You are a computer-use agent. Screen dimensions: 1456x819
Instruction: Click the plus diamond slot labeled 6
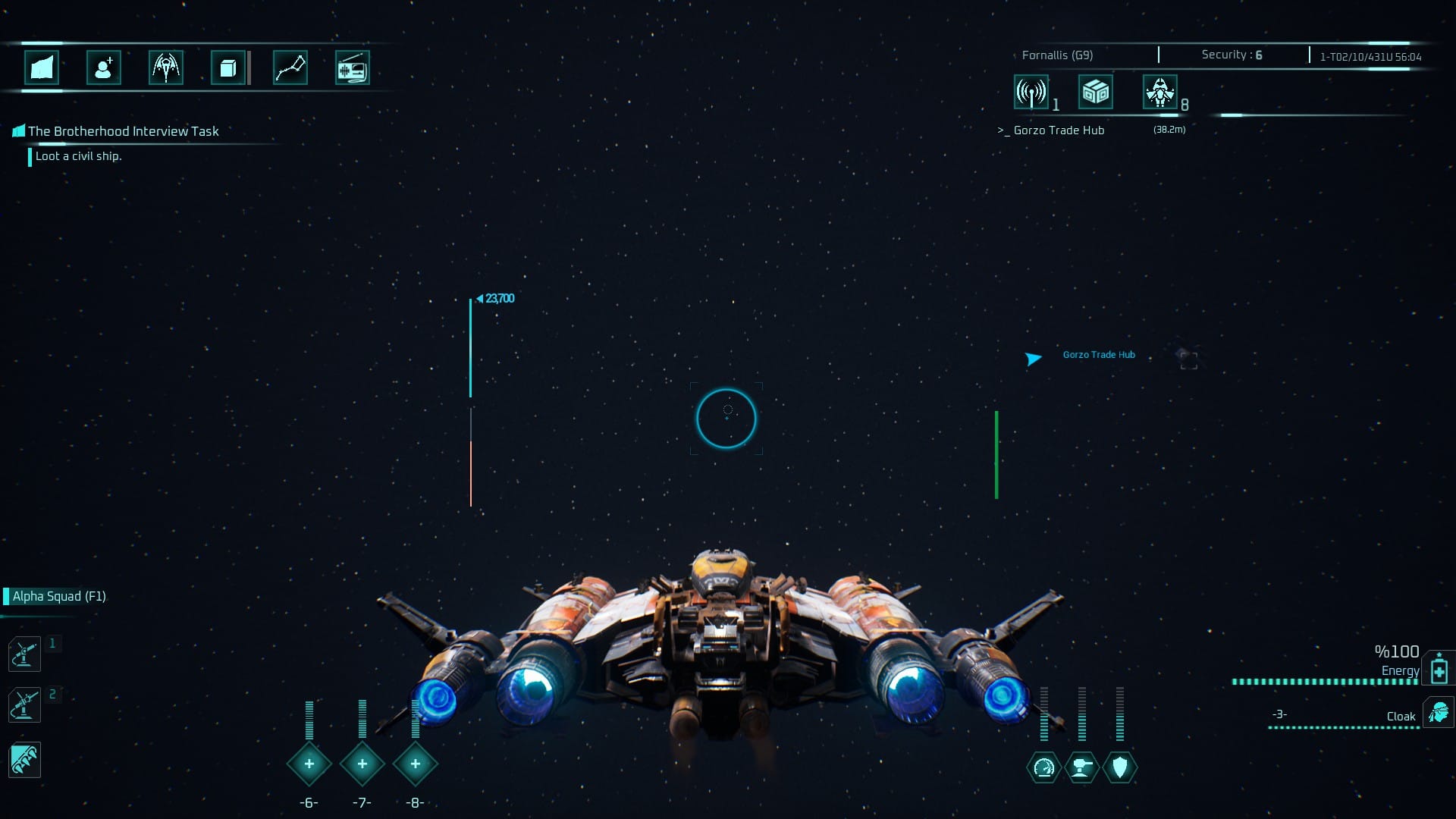(x=309, y=764)
